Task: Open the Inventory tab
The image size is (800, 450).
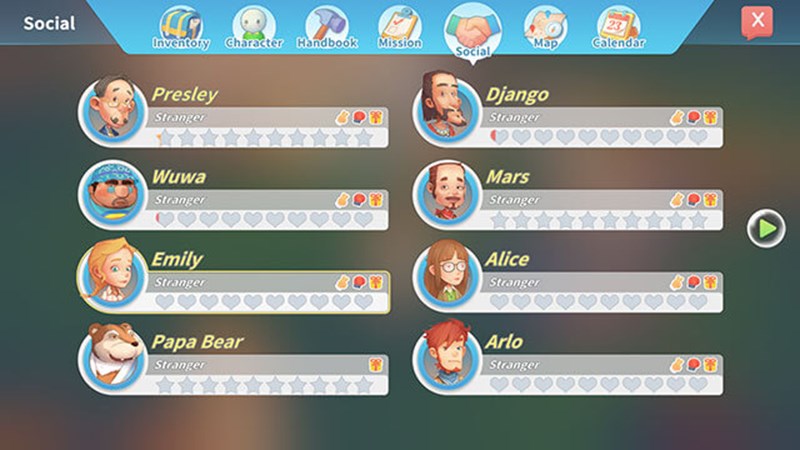Action: click(180, 28)
